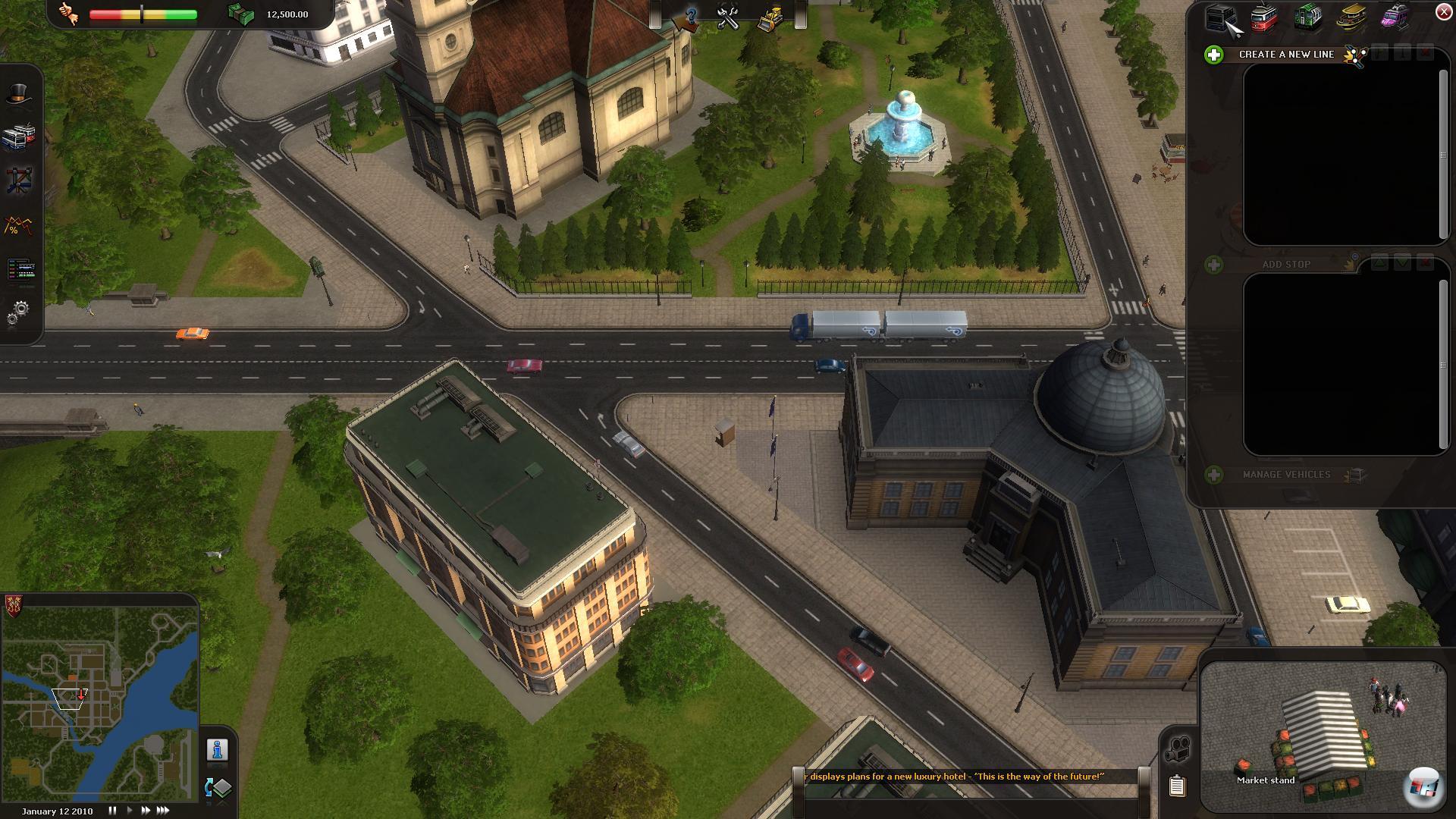Viewport: 1456px width, 819px height.
Task: Open the gears settings menu
Action: (20, 311)
